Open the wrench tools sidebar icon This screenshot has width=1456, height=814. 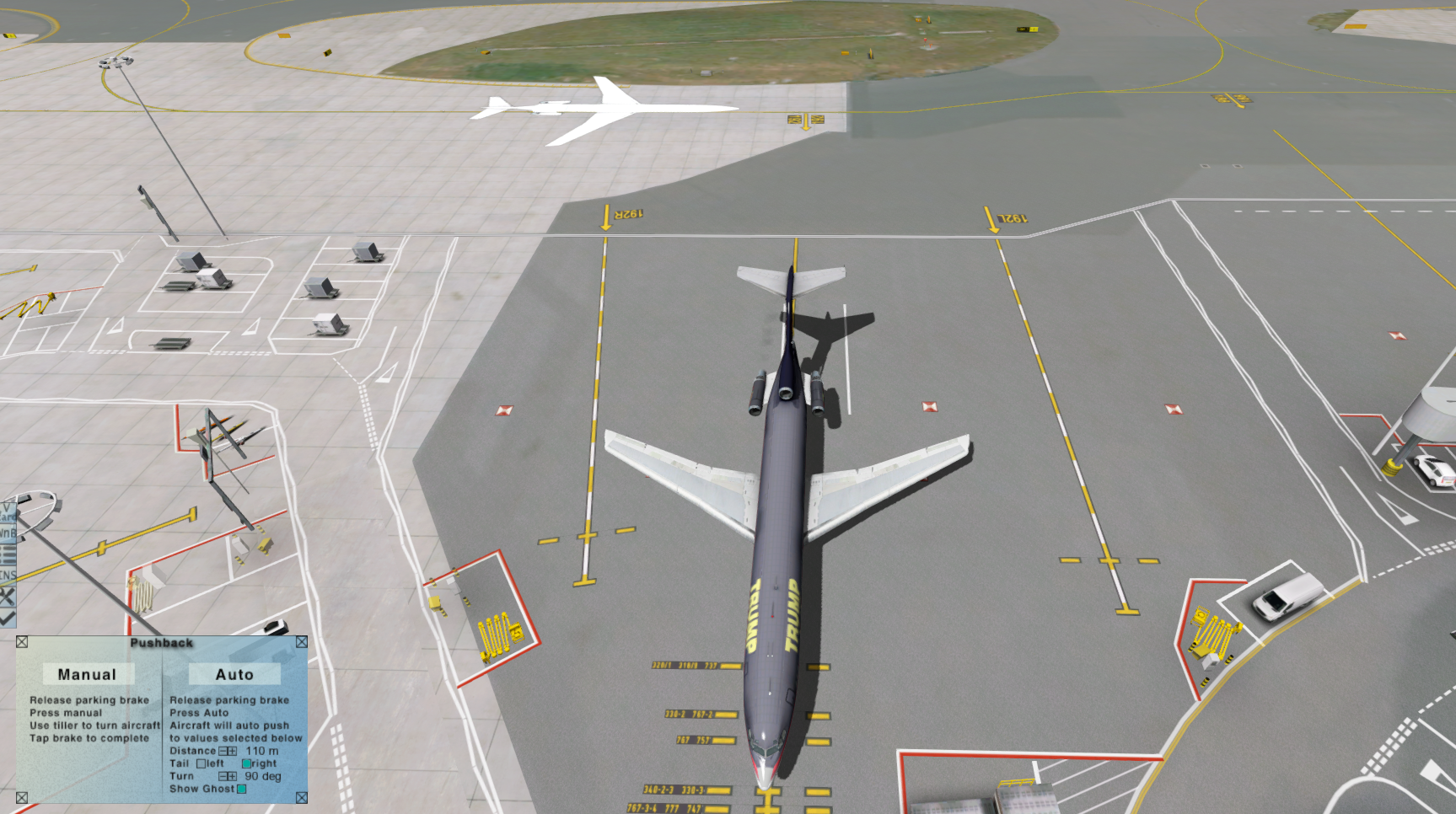tap(7, 597)
